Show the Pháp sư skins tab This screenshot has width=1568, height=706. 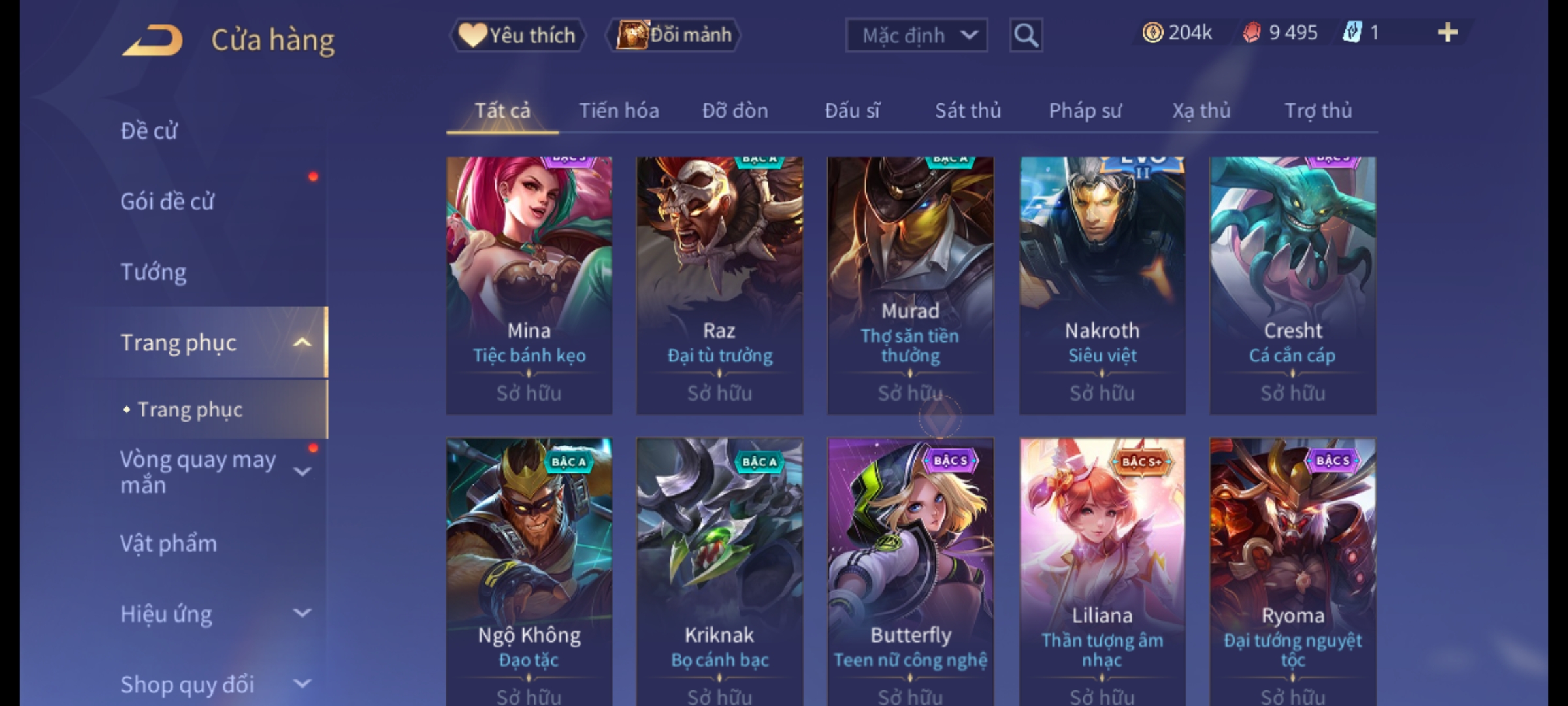click(x=1085, y=111)
